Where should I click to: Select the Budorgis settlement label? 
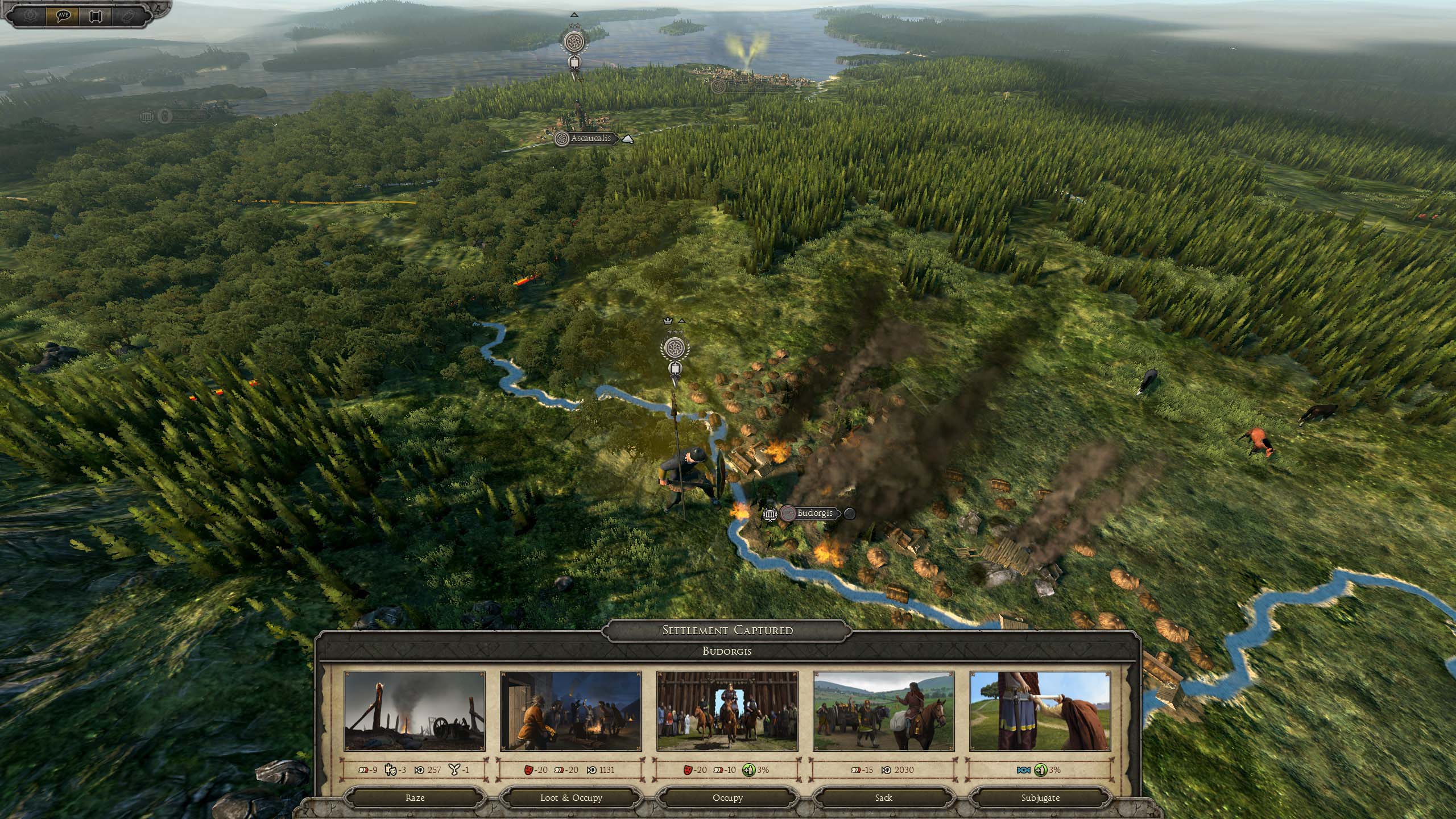(814, 513)
